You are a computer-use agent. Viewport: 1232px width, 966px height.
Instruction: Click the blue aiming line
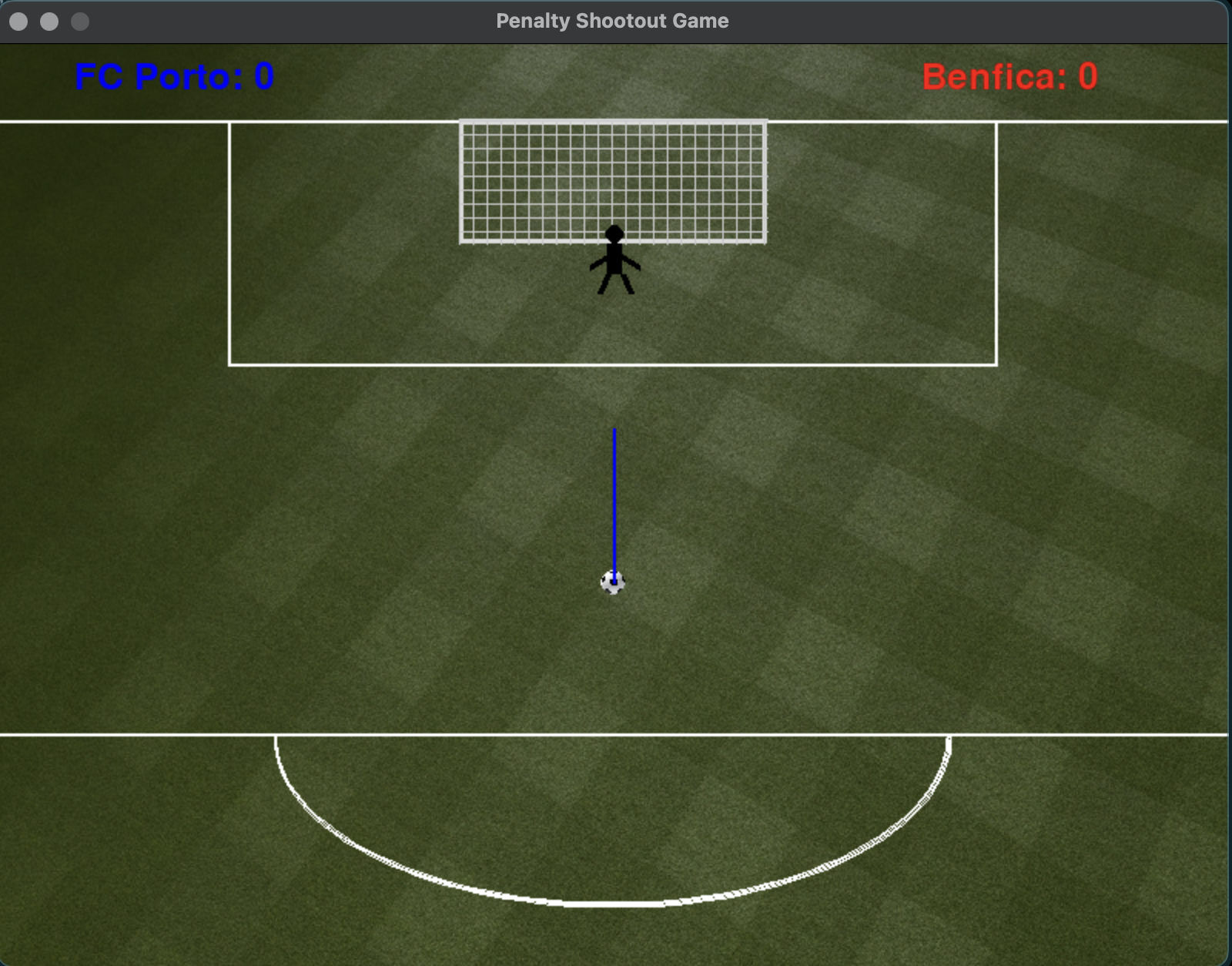pos(614,501)
